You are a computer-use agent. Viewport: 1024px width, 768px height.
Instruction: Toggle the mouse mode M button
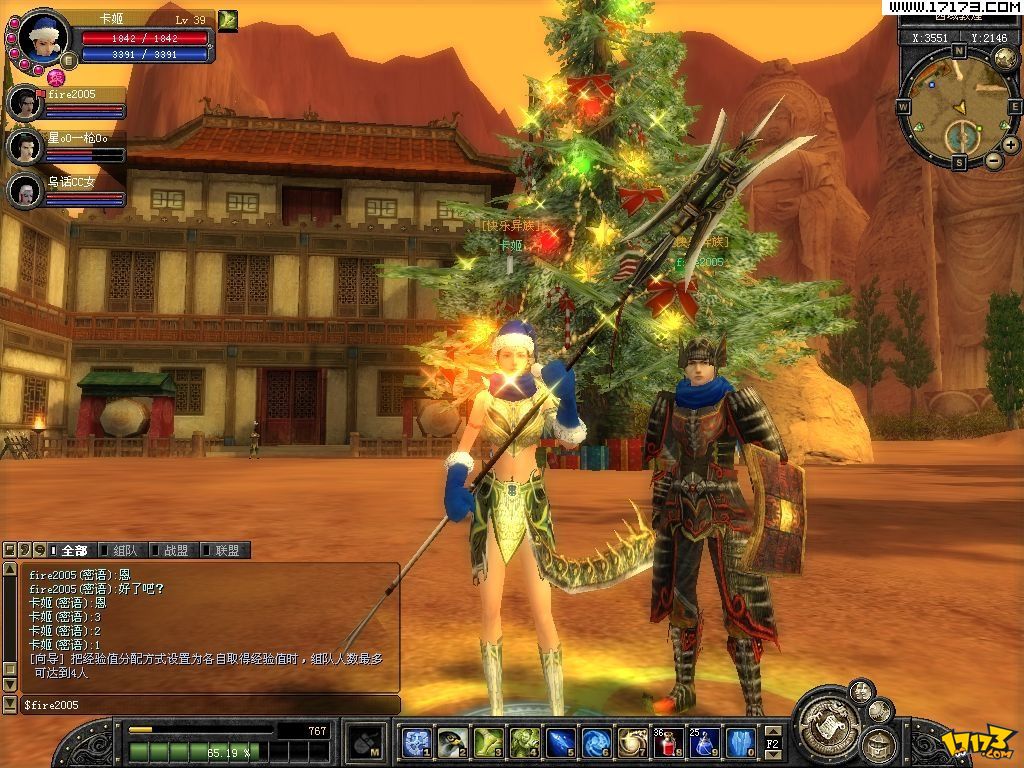363,742
